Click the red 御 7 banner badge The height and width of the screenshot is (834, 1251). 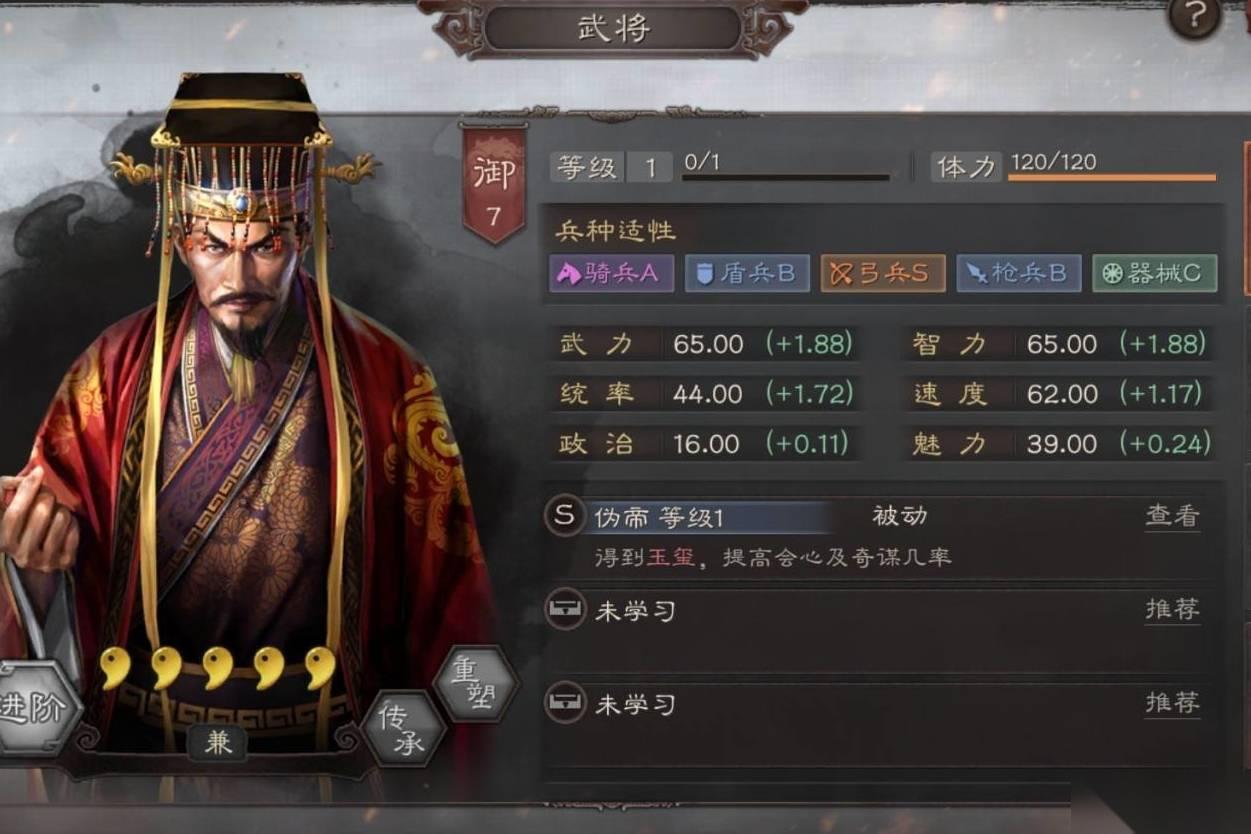point(493,185)
